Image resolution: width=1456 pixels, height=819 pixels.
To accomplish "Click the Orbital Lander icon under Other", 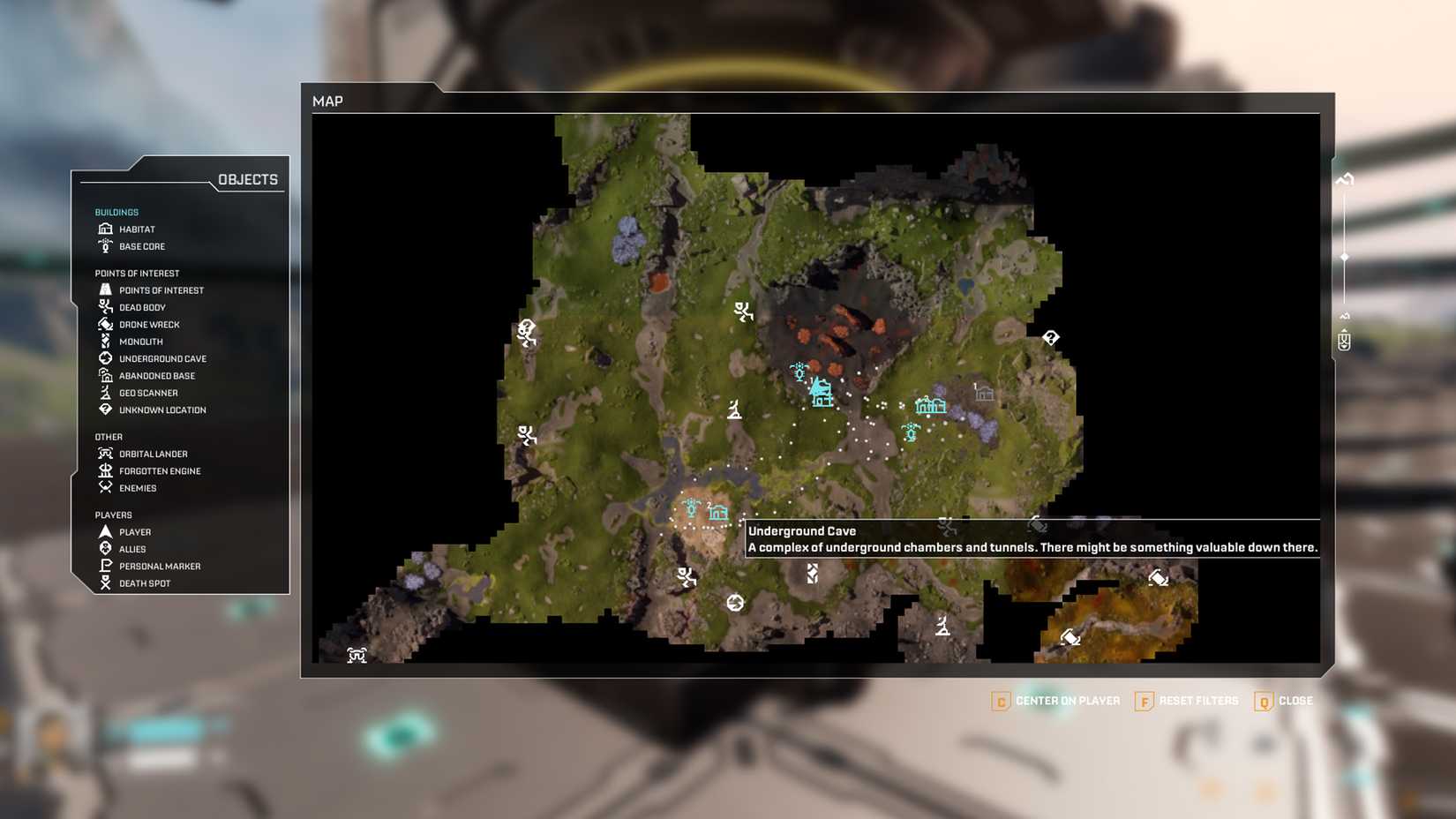I will coord(105,453).
